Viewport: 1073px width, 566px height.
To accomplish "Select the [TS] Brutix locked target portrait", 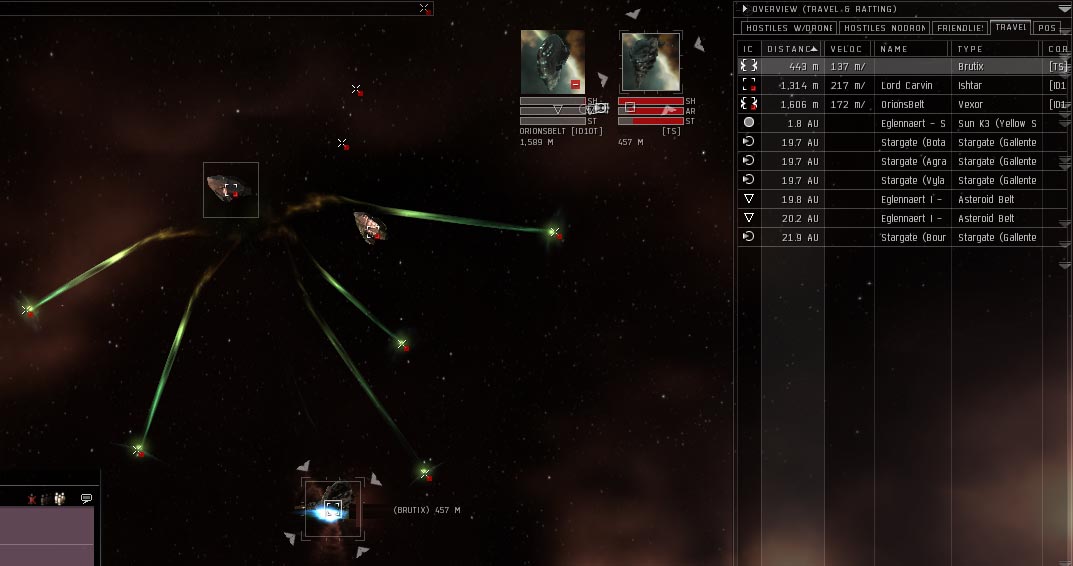I will click(x=651, y=62).
